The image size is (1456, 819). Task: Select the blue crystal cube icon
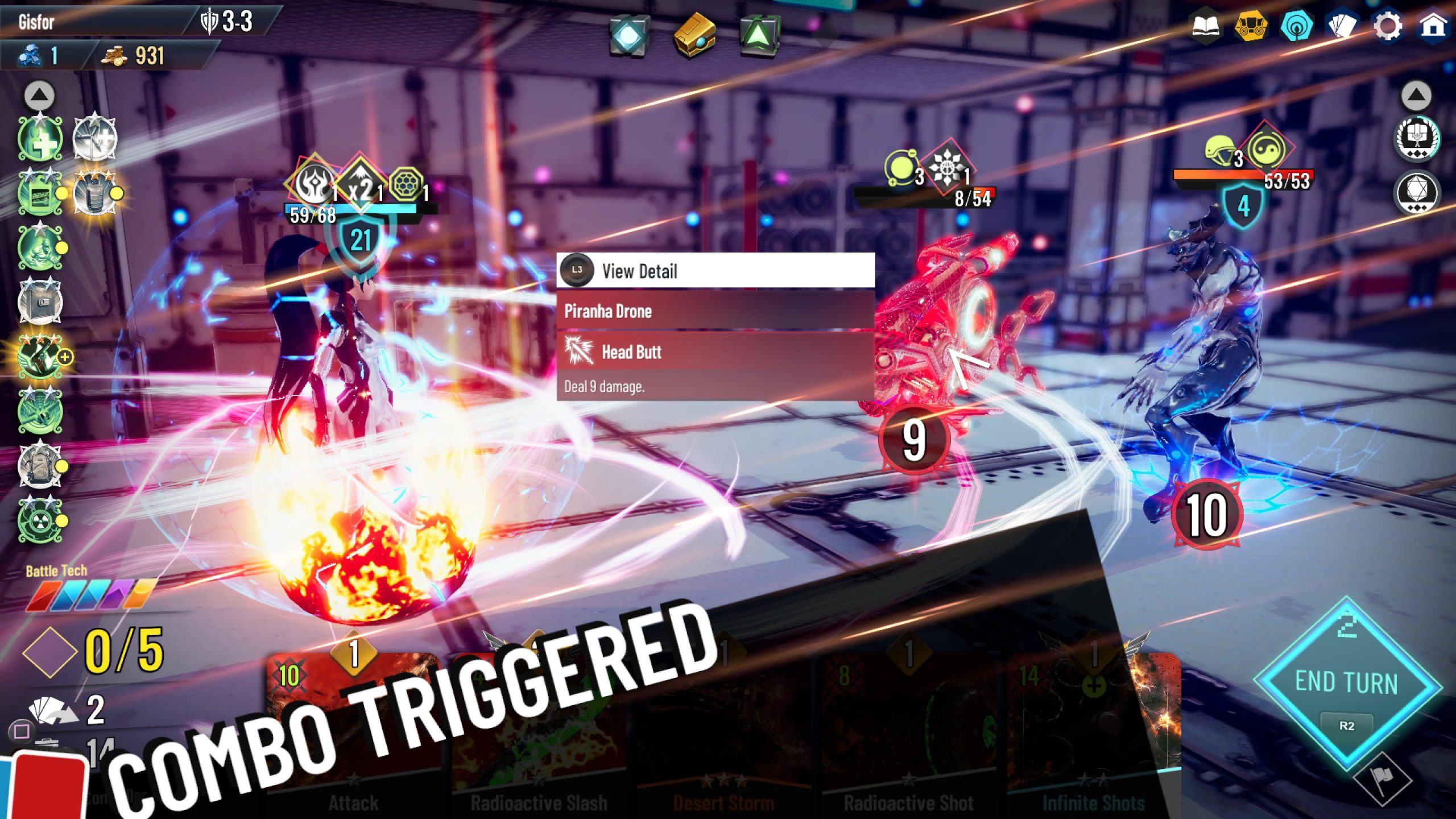[628, 35]
